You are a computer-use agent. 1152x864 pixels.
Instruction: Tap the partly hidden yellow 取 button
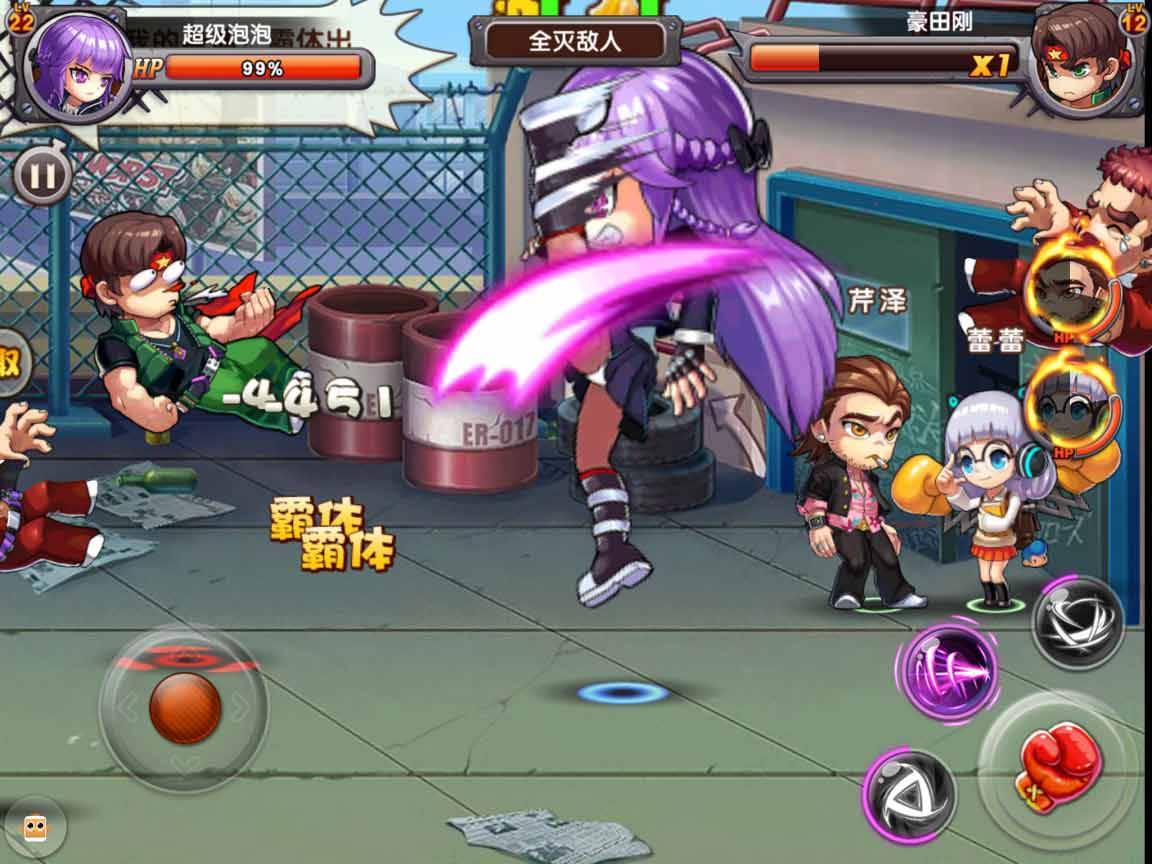(10, 362)
